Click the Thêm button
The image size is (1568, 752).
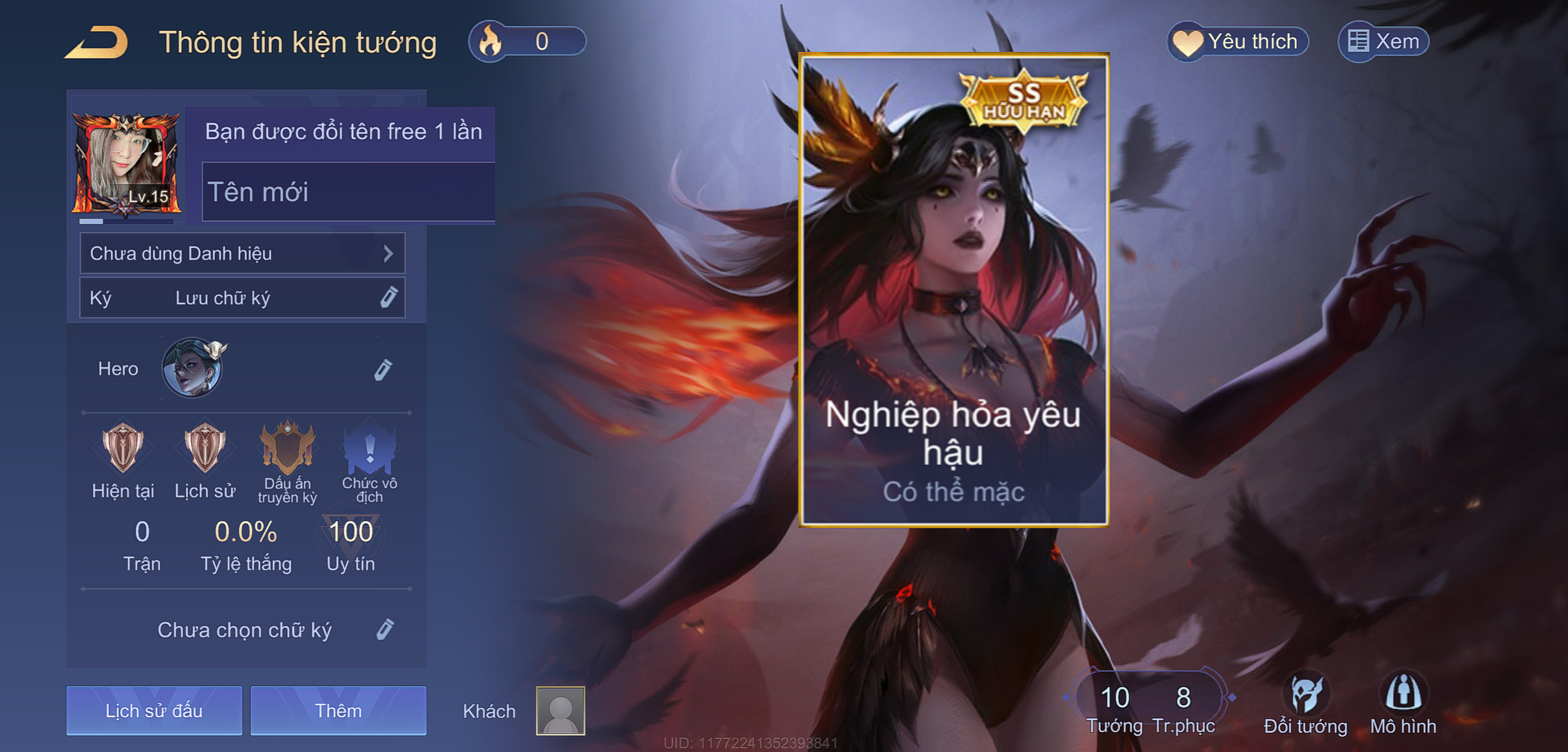pyautogui.click(x=338, y=710)
